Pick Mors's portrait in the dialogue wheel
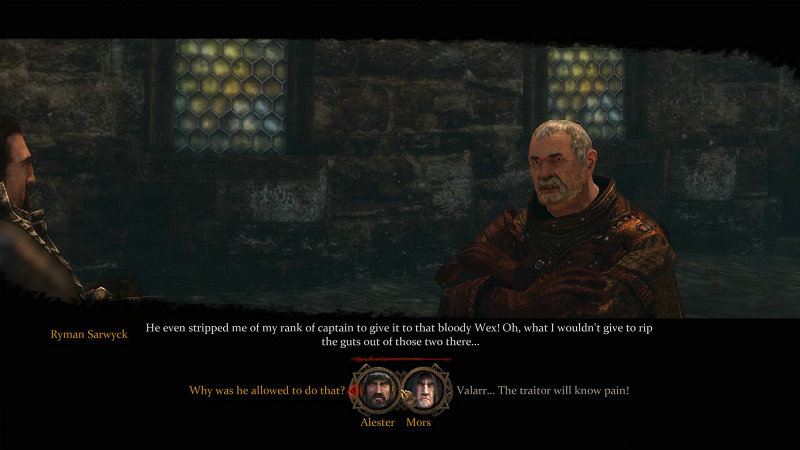The width and height of the screenshot is (800, 450). [423, 390]
